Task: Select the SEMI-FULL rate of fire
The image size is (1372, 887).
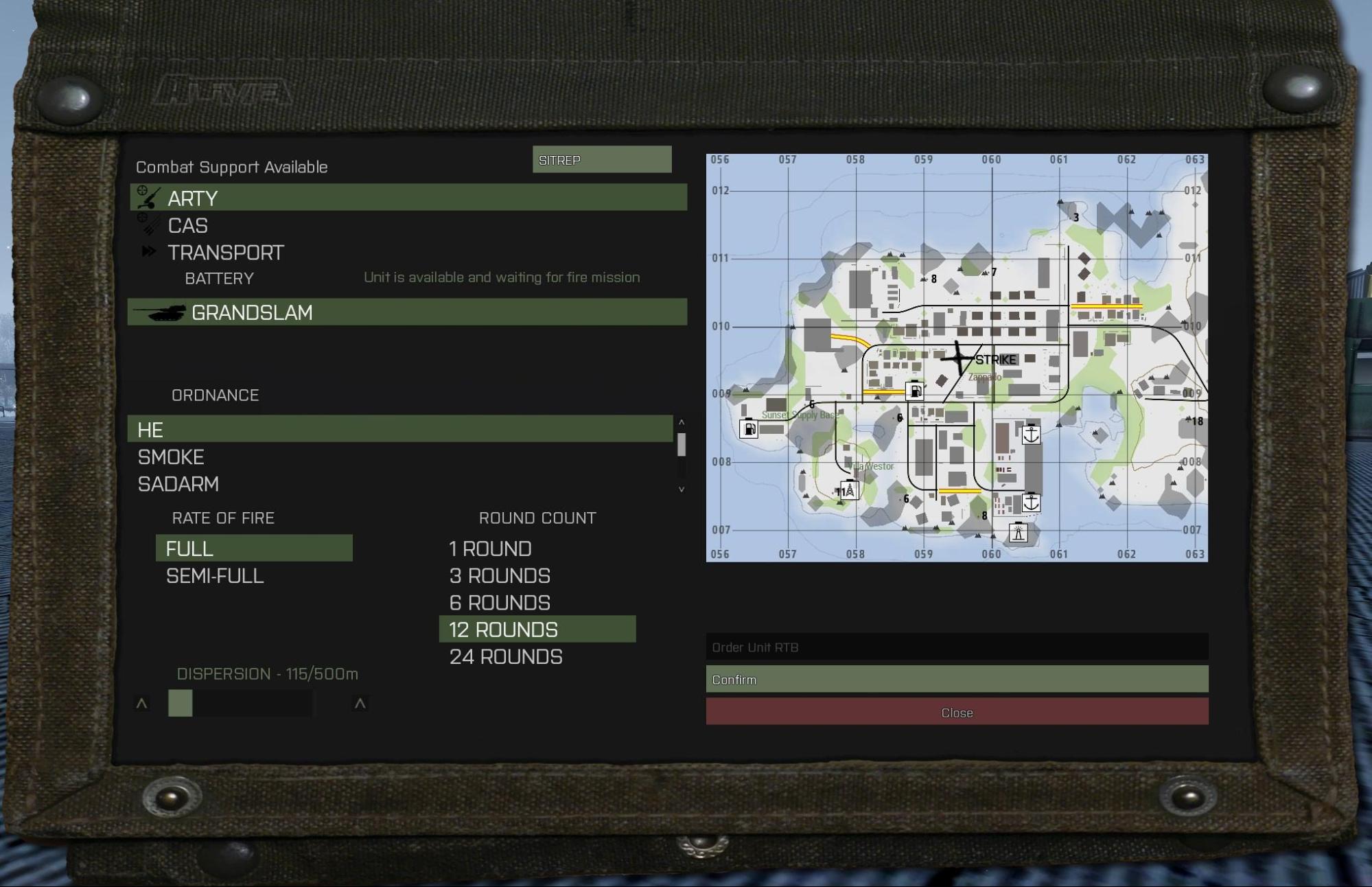Action: 213,576
